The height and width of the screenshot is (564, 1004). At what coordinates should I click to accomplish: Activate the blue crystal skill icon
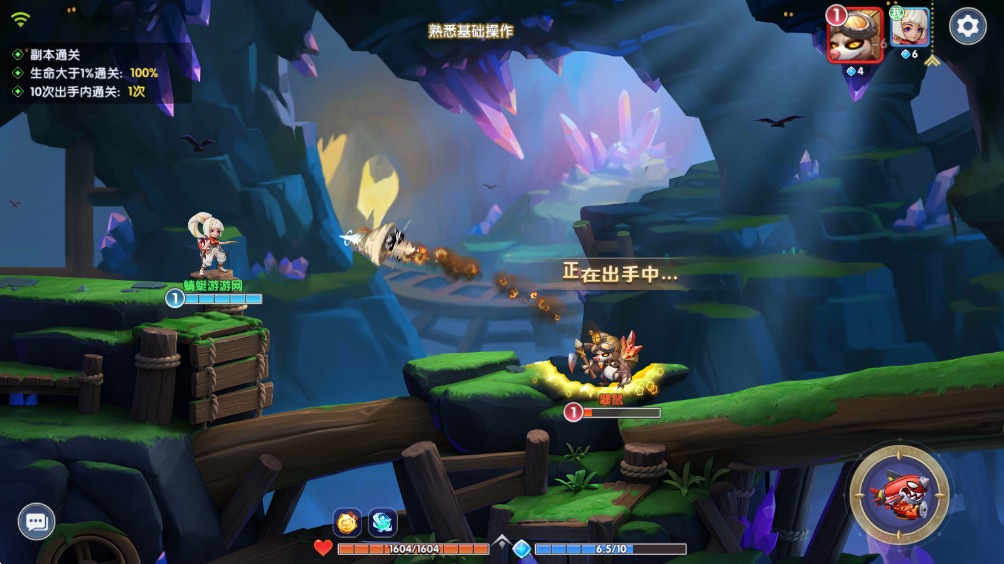pos(382,521)
